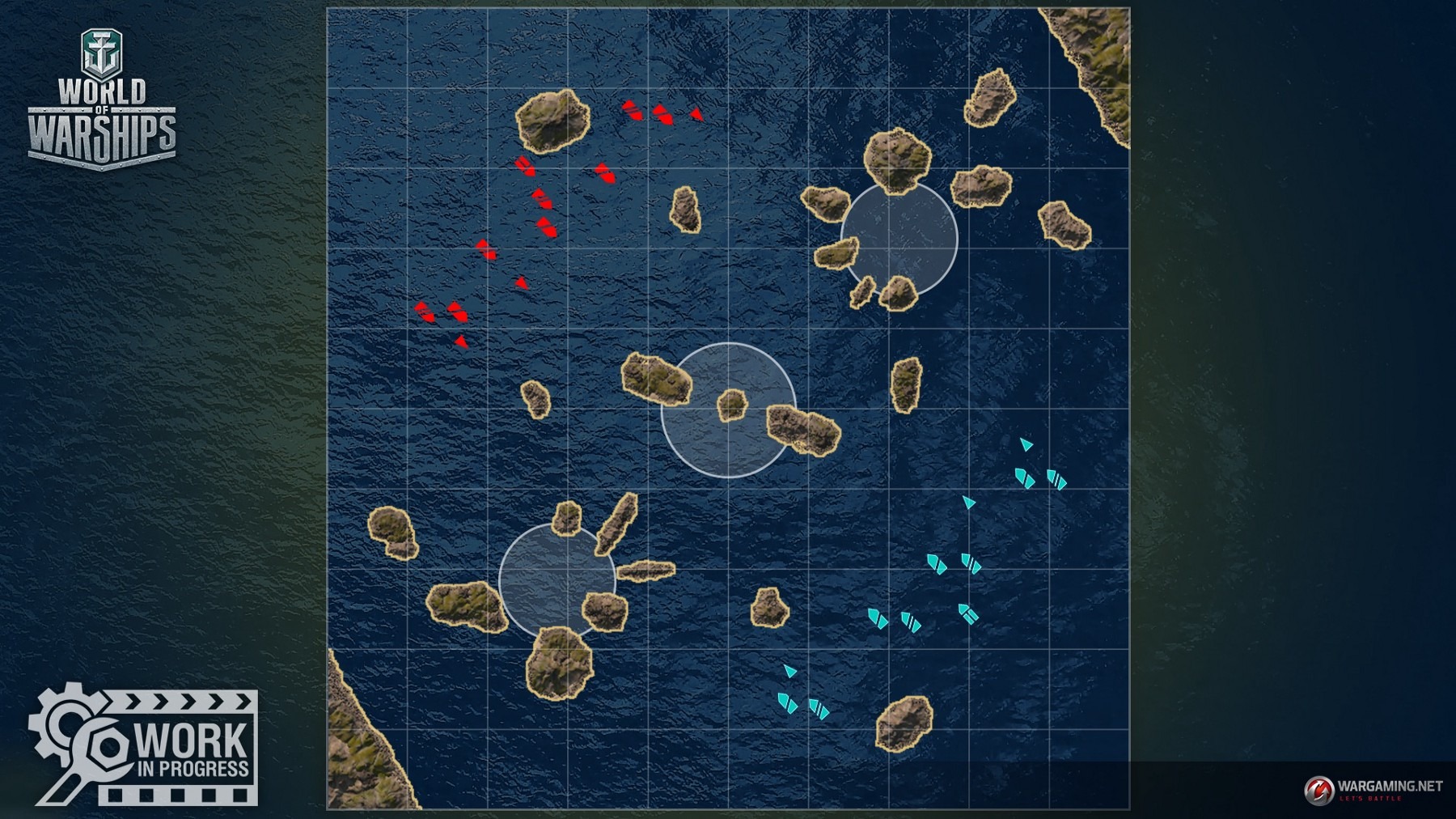This screenshot has height=819, width=1456.
Task: Click the Work in Progress badge
Action: 146,745
